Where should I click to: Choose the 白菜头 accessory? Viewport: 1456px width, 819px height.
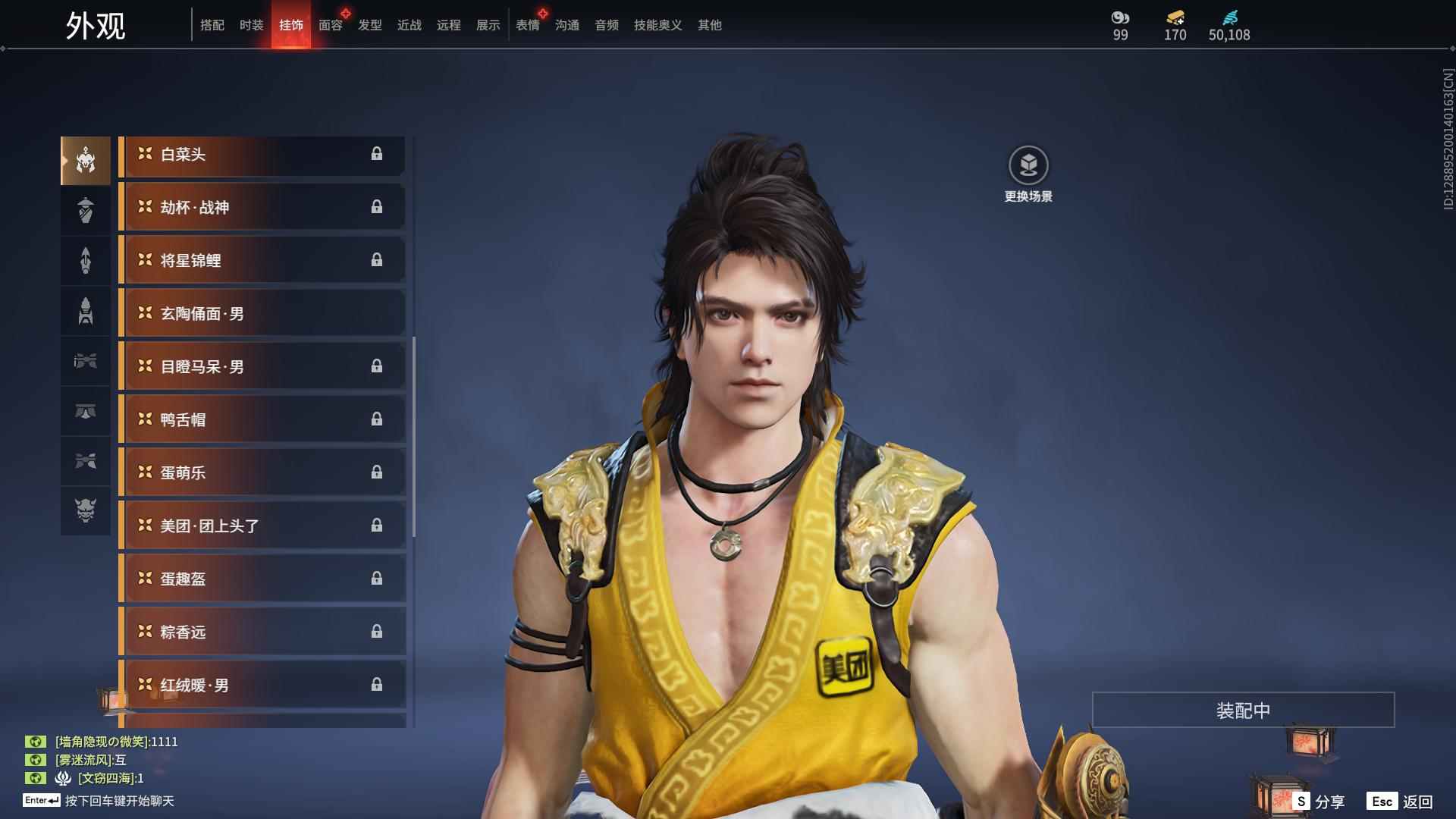coord(262,155)
